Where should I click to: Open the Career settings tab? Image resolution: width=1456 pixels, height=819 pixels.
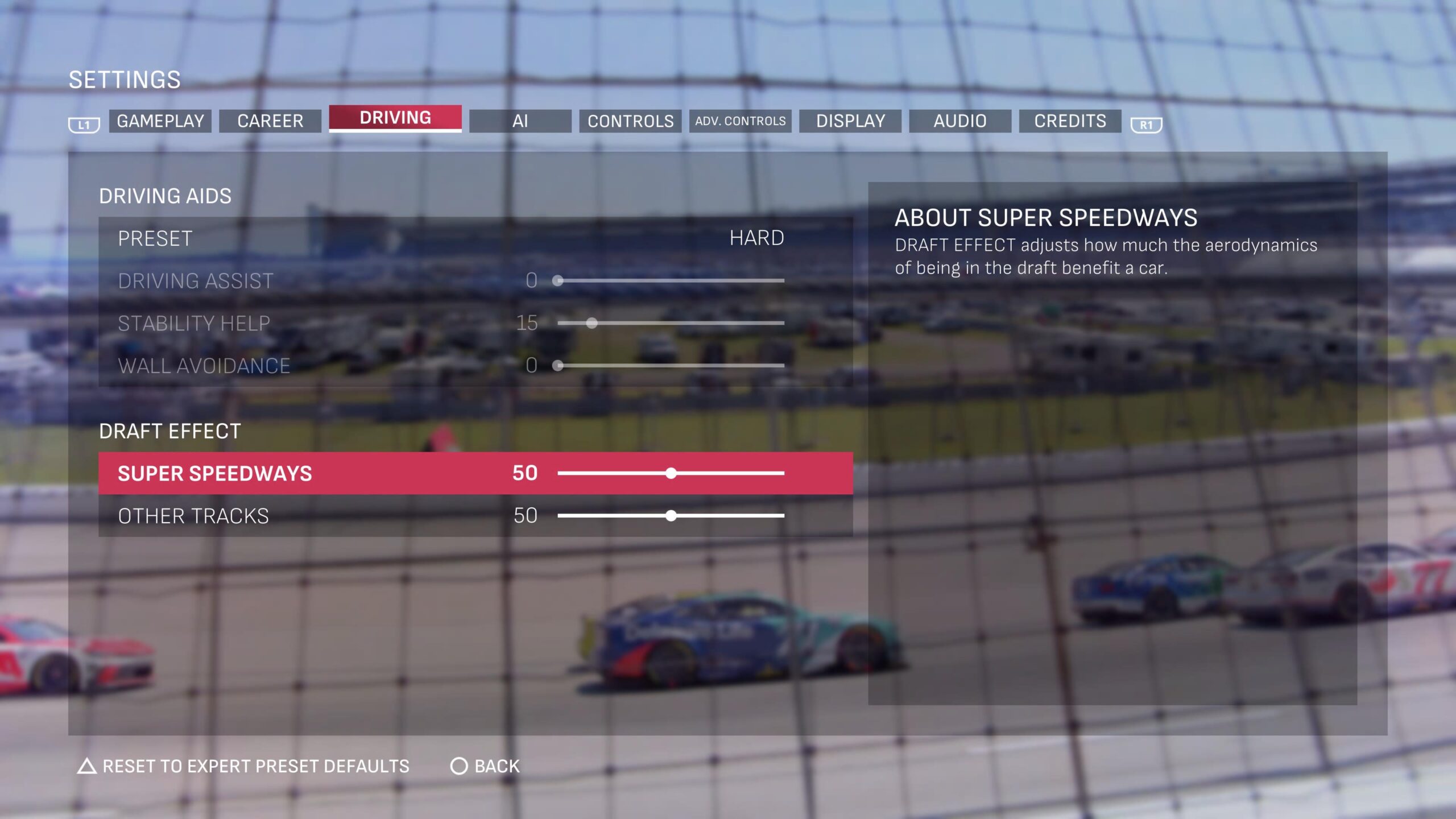click(270, 121)
